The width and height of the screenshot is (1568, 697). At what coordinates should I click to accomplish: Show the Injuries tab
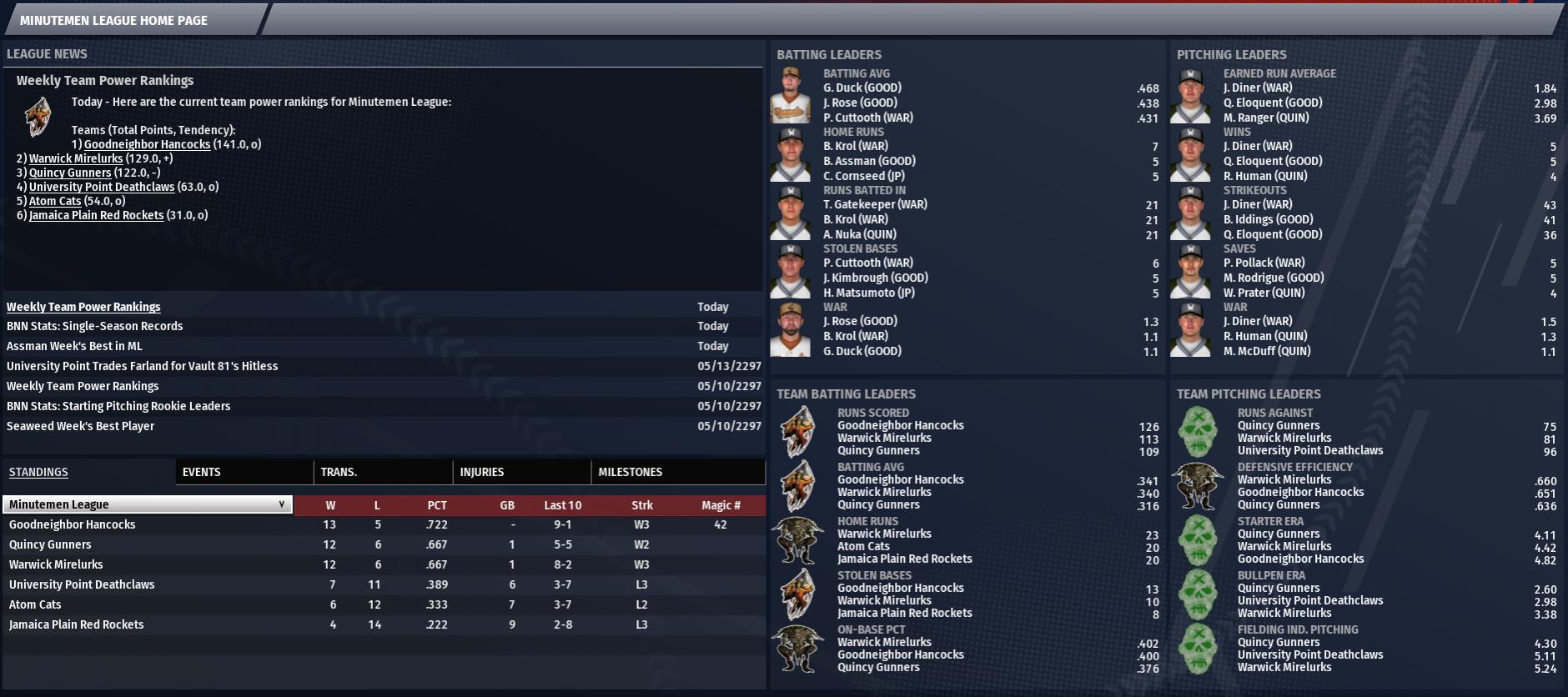(482, 472)
